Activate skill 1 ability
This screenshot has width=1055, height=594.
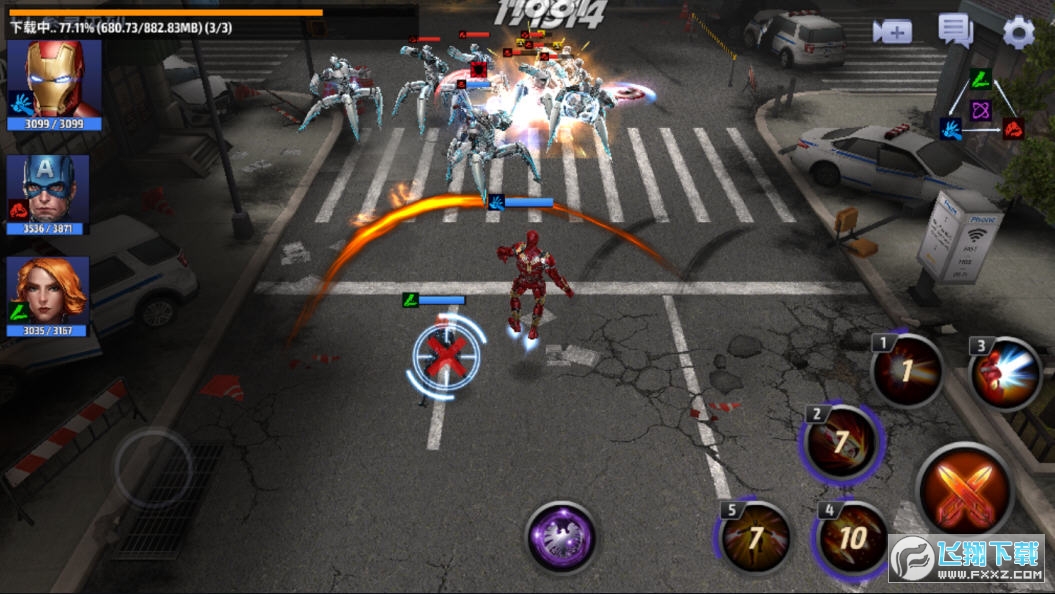[x=906, y=372]
